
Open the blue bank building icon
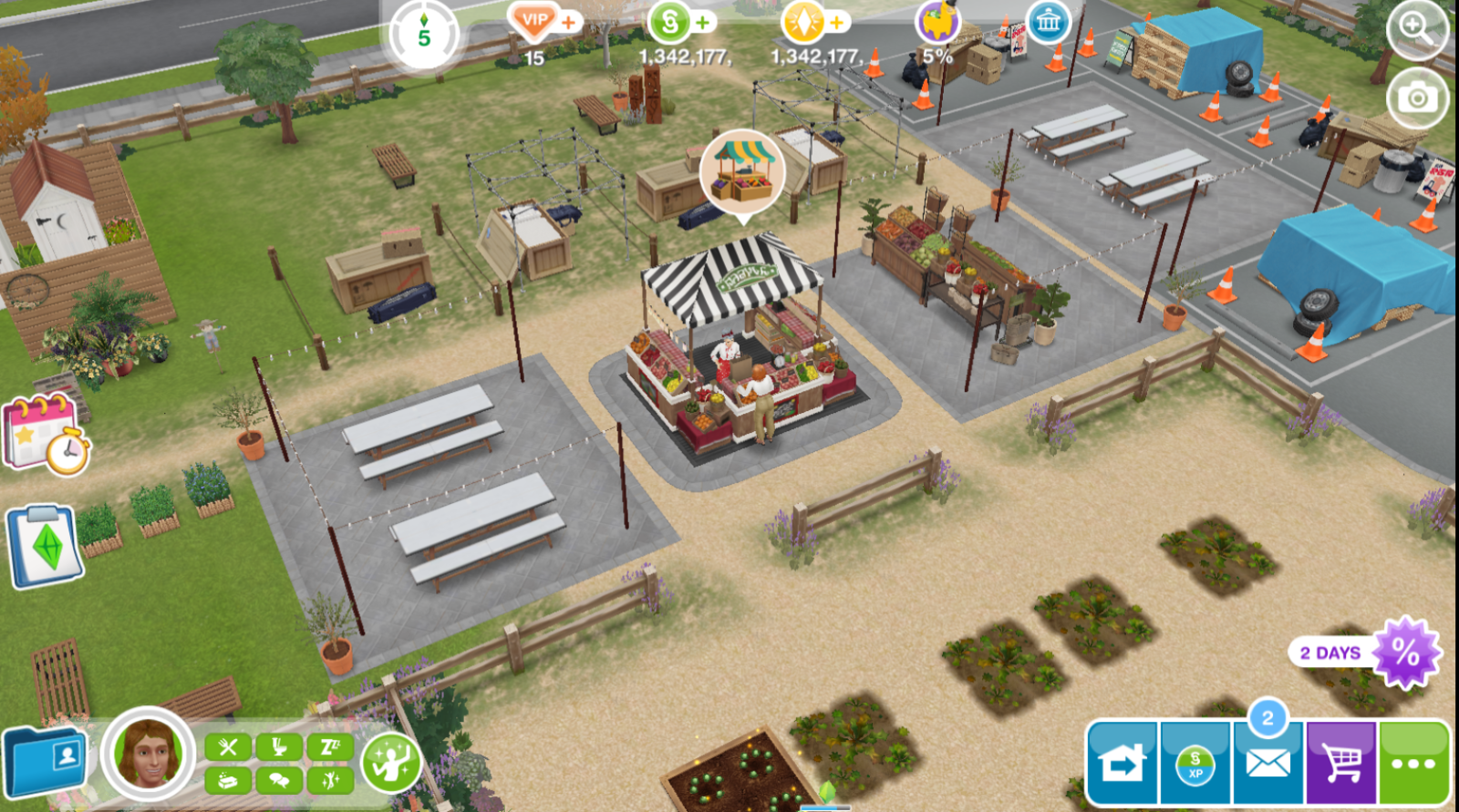[1049, 22]
